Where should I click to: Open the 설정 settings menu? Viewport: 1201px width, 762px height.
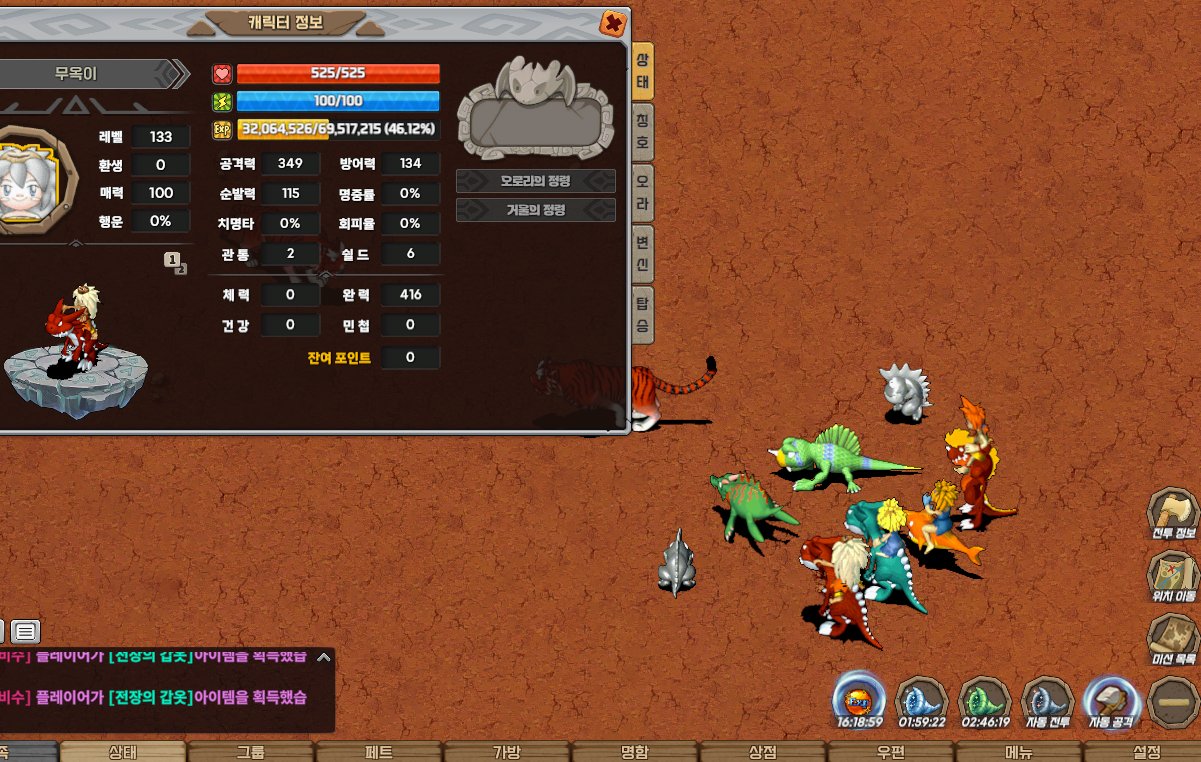[1147, 752]
